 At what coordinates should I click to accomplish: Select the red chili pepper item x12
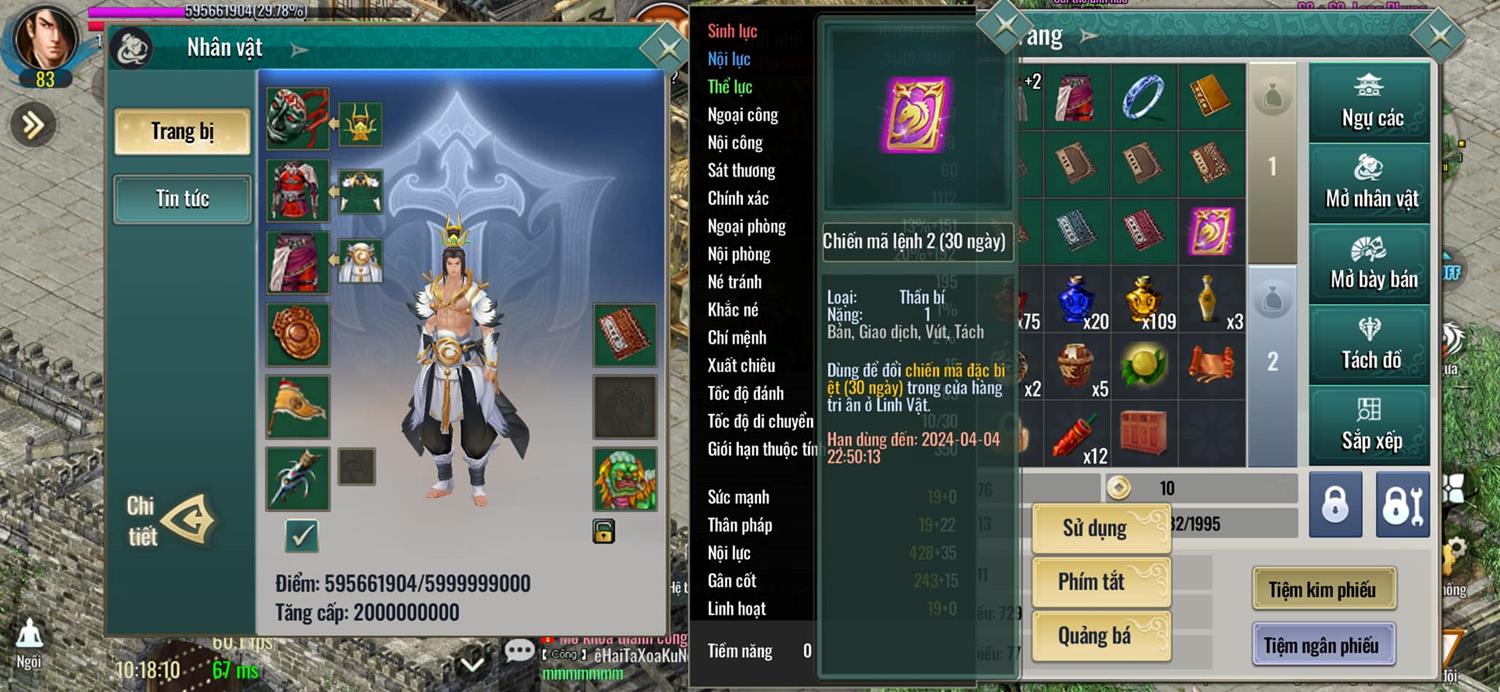(1080, 434)
